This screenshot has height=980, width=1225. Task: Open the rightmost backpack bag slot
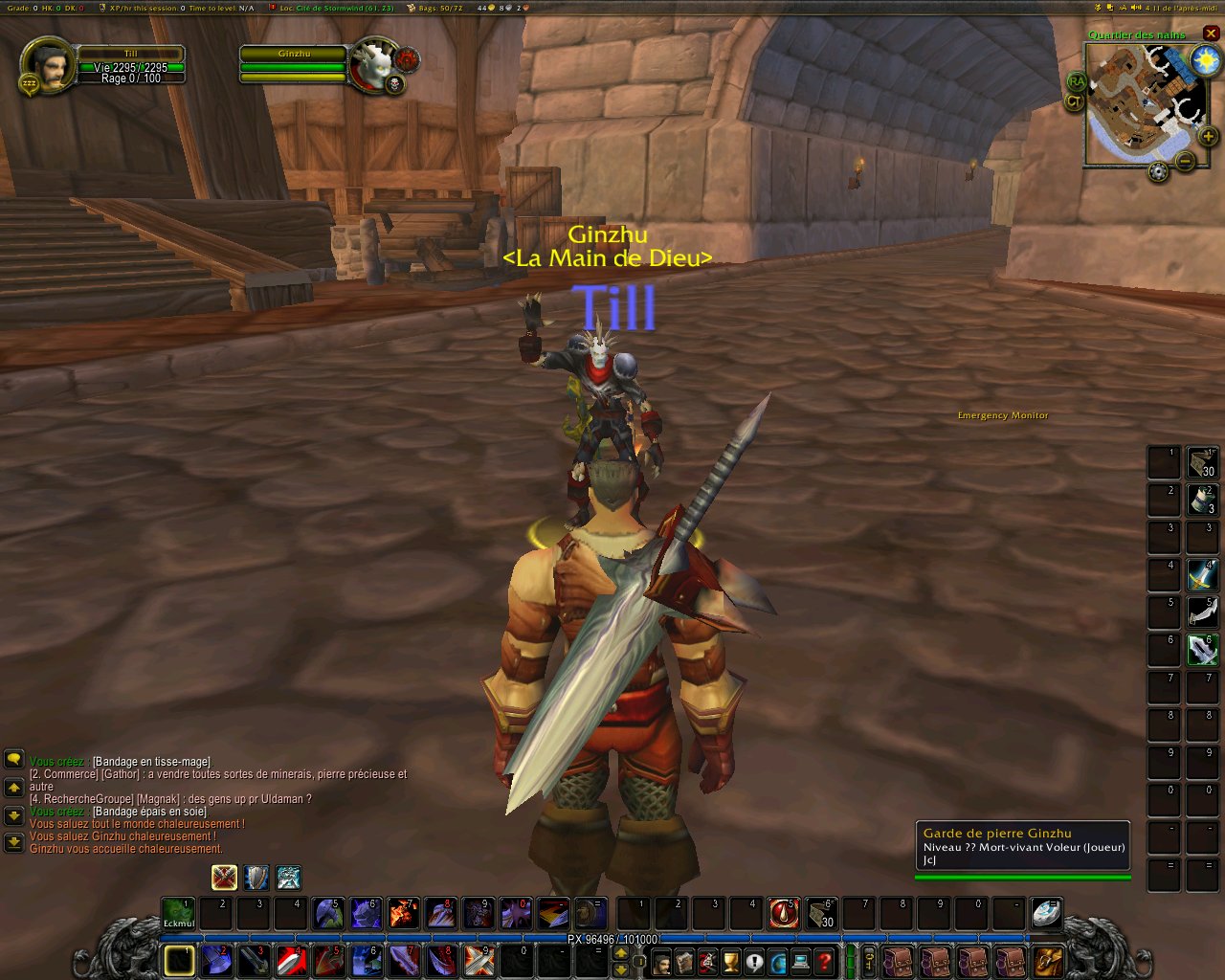(1048, 961)
